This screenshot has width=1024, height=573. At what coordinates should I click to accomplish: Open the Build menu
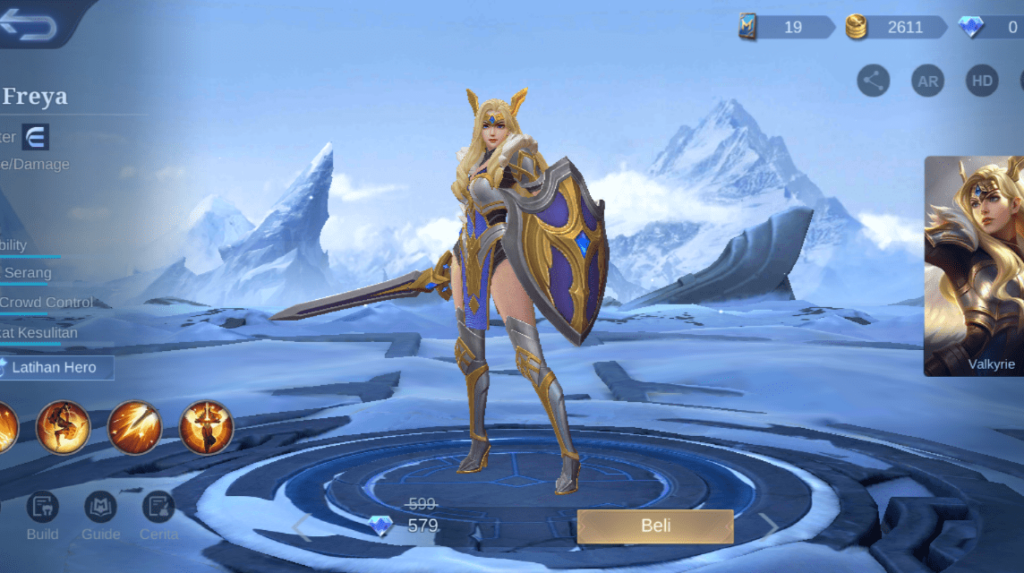click(x=42, y=516)
